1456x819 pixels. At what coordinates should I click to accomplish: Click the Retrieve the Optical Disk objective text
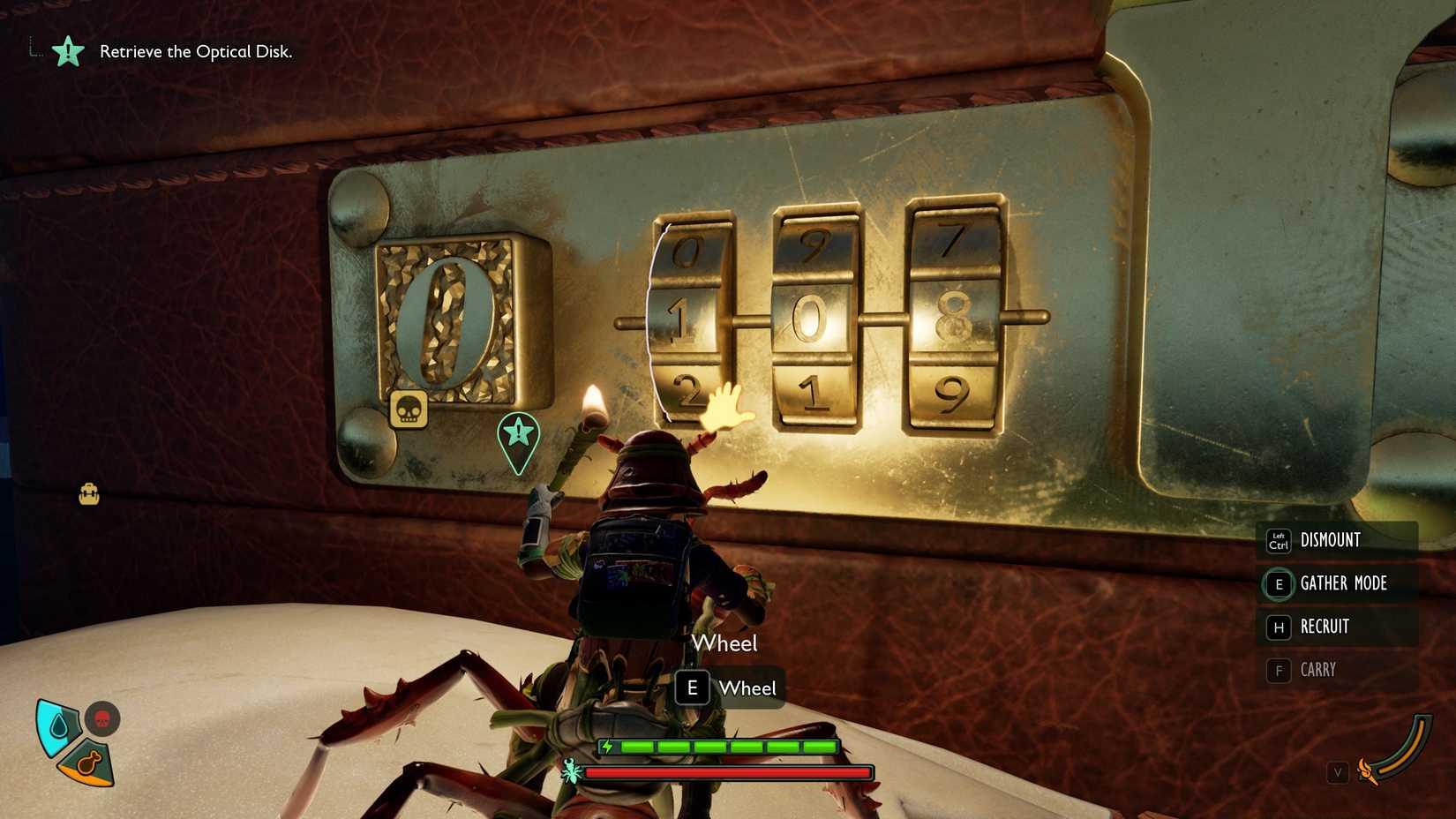(196, 51)
